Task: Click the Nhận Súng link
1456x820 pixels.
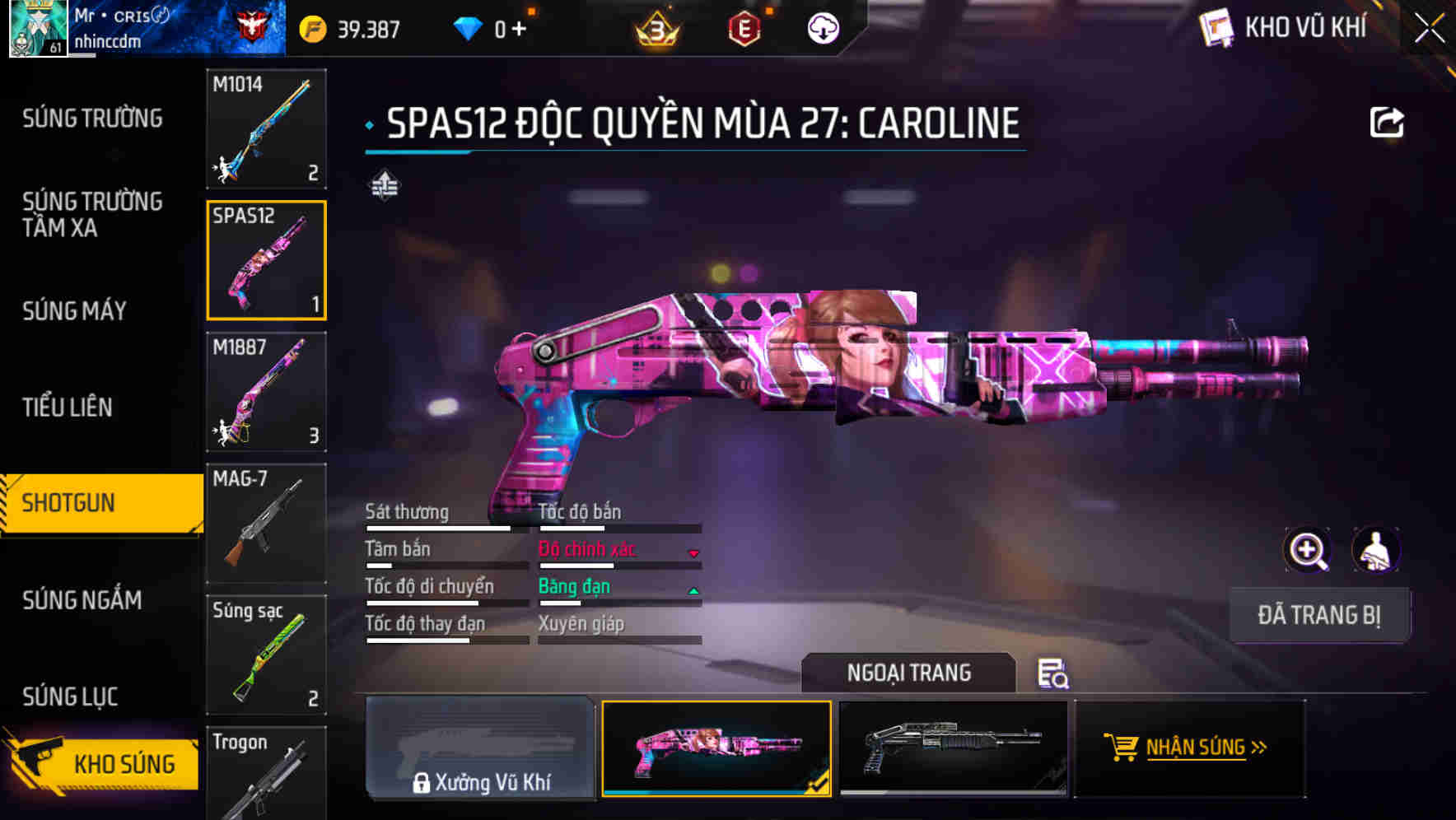Action: 1194,748
